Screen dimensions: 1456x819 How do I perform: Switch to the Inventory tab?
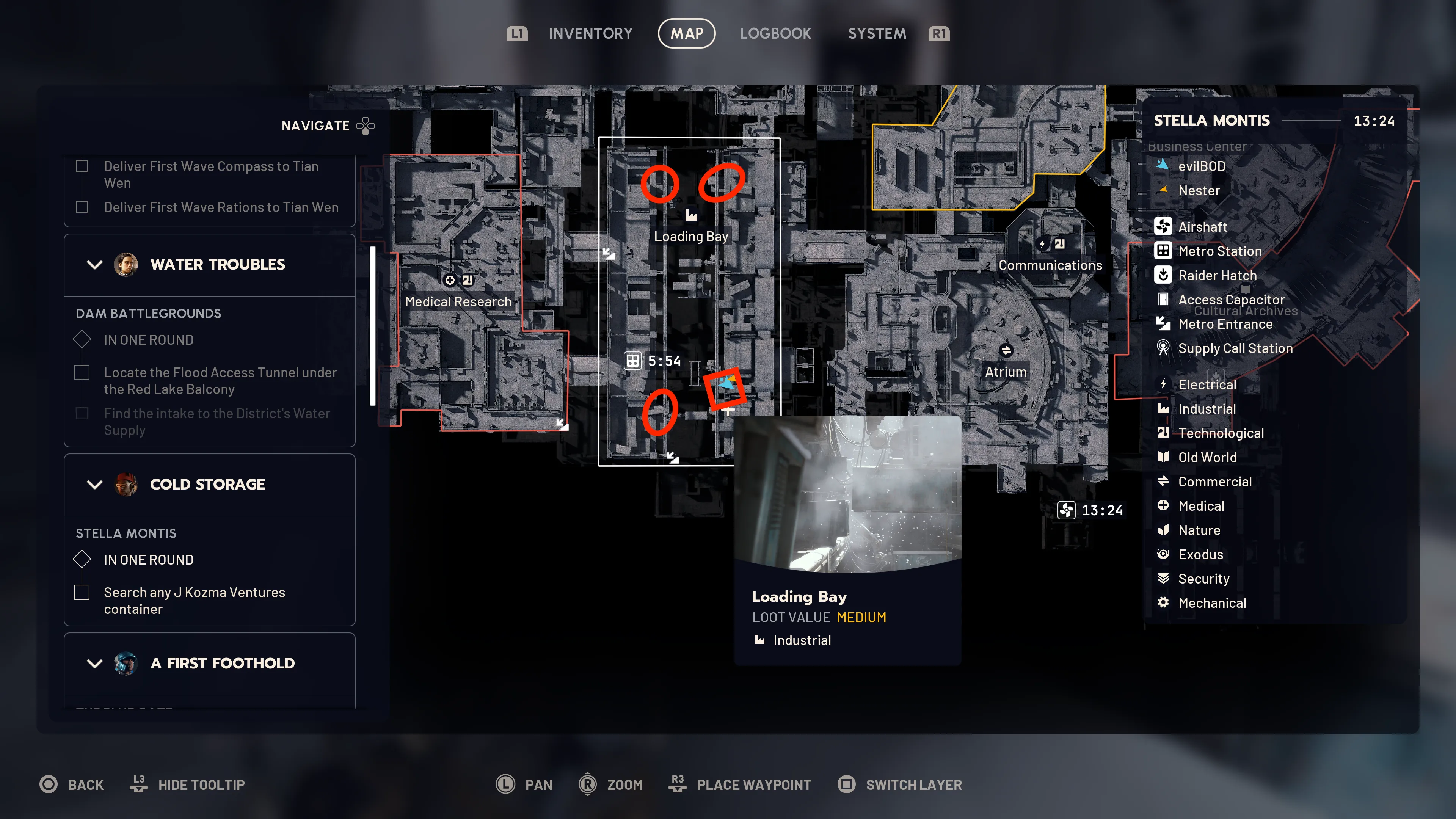tap(591, 33)
